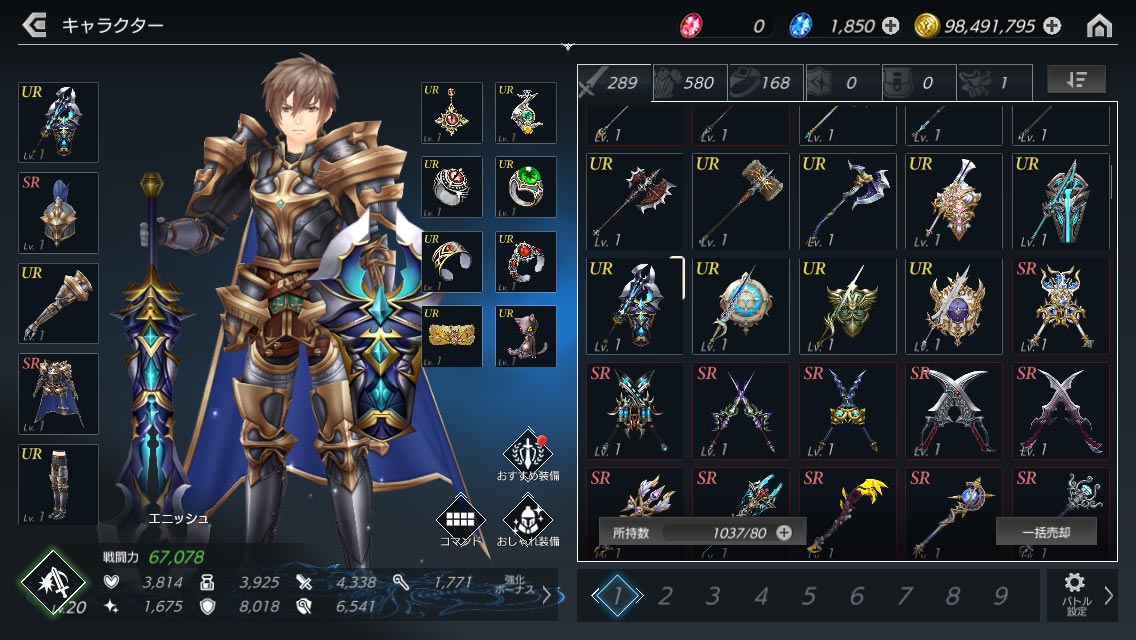The image size is (1136, 640).
Task: Select equipment loadout number 5
Action: [x=809, y=597]
